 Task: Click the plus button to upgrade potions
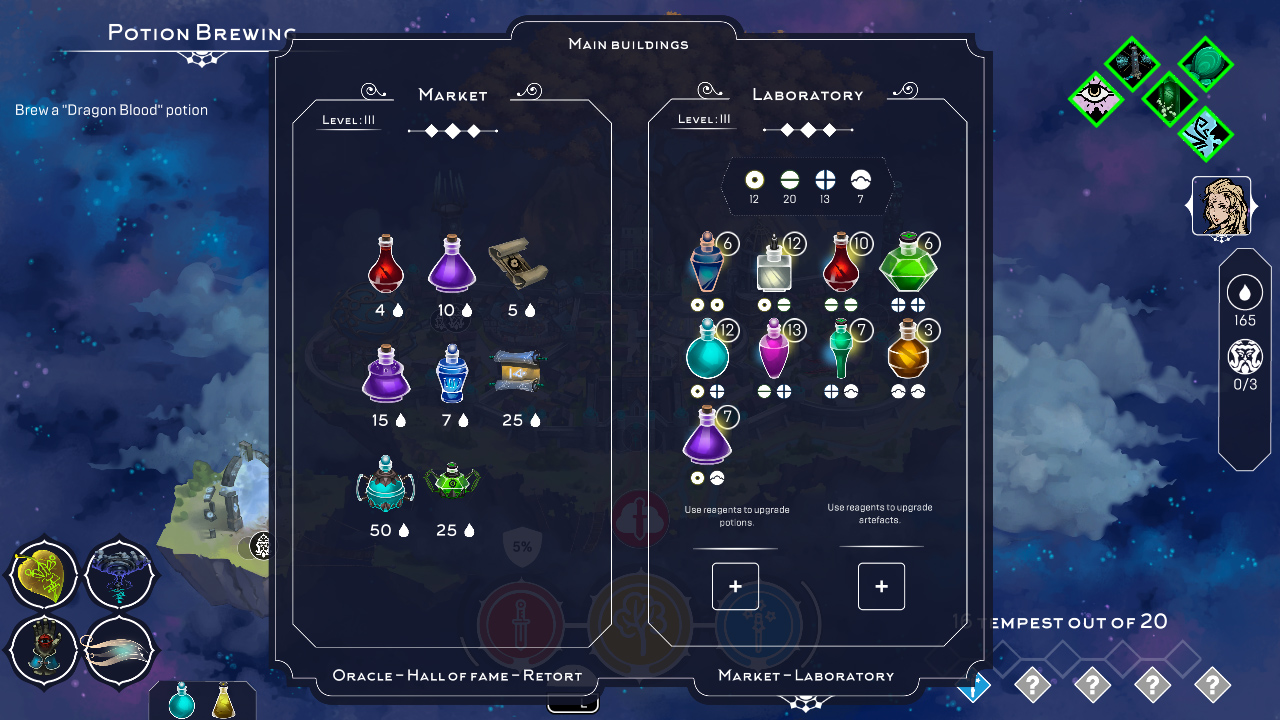[735, 587]
